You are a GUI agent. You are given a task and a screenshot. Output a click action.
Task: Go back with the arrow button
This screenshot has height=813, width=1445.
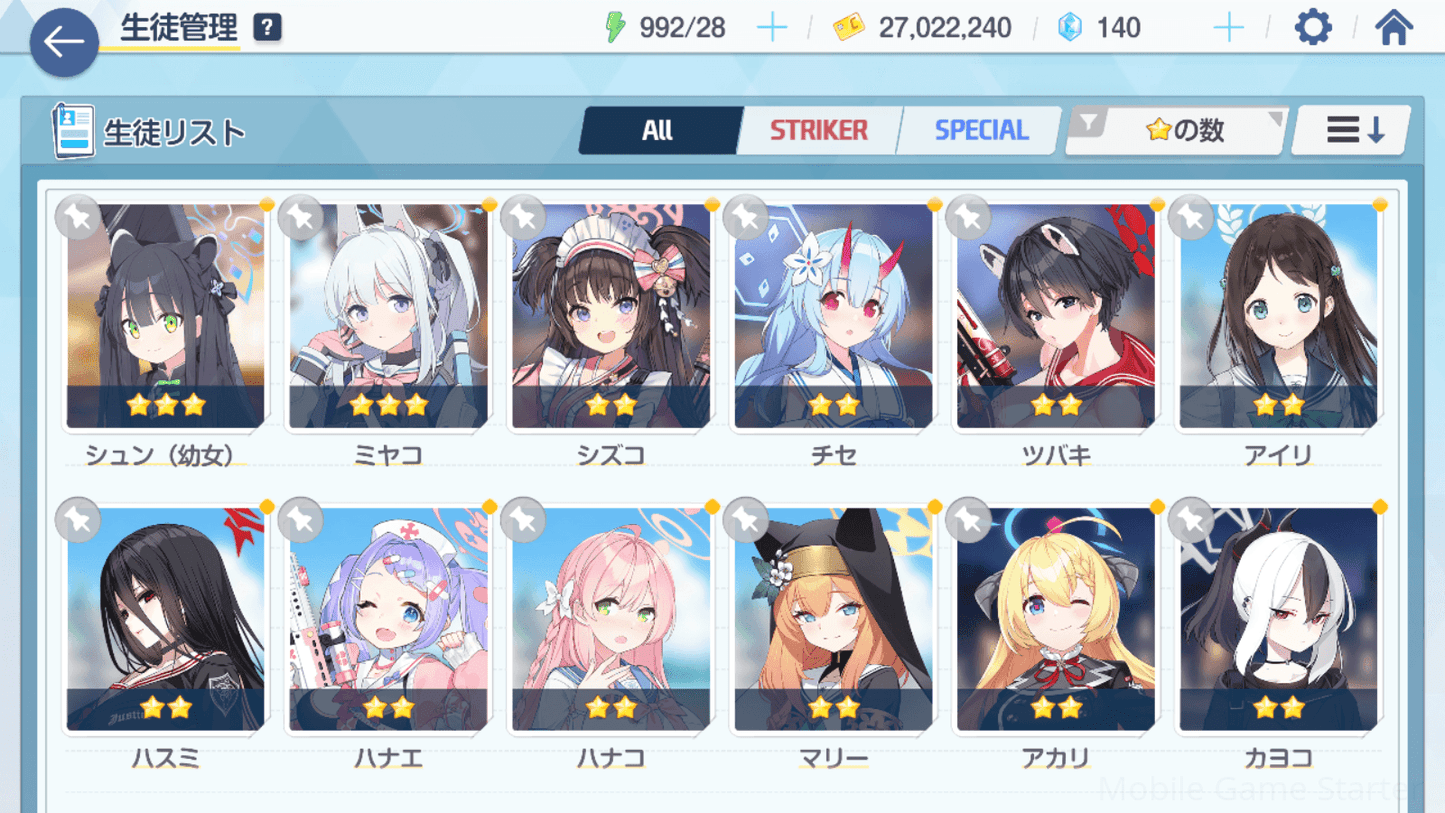(x=64, y=42)
